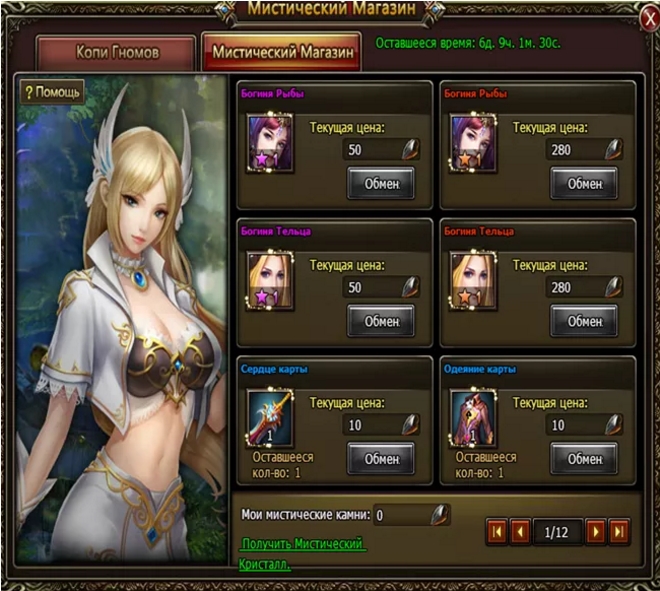660x591 pixels.
Task: Exchange for the Сердце карты item
Action: point(381,458)
